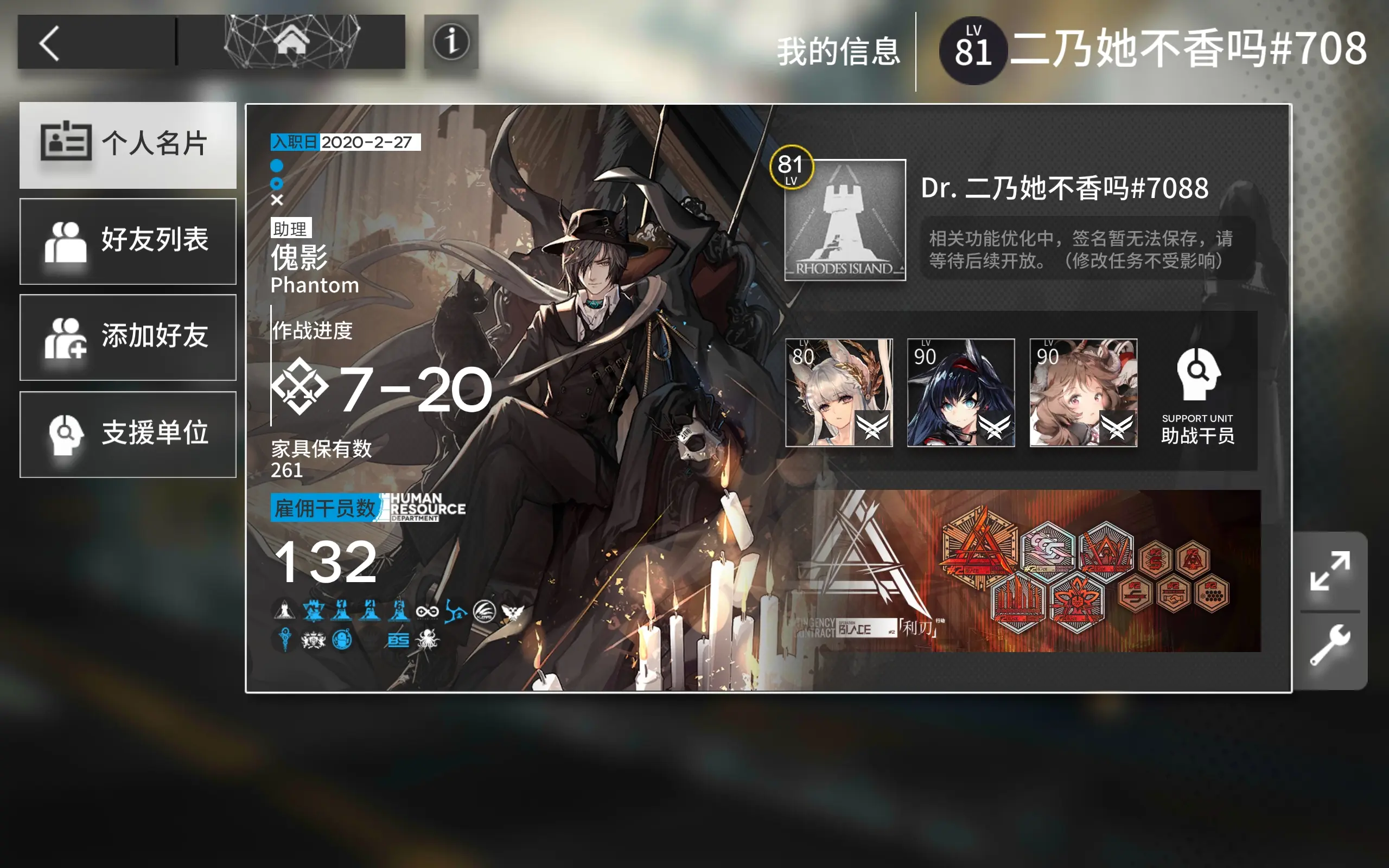Open the 个人名片 personal card tab
The height and width of the screenshot is (868, 1389).
coord(128,145)
